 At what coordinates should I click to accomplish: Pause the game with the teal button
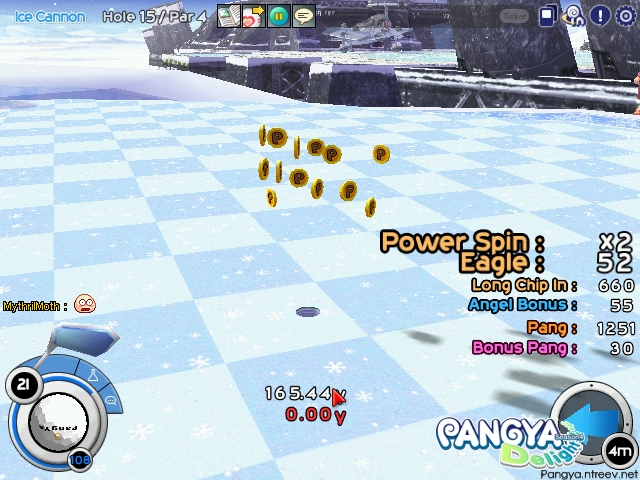278,16
